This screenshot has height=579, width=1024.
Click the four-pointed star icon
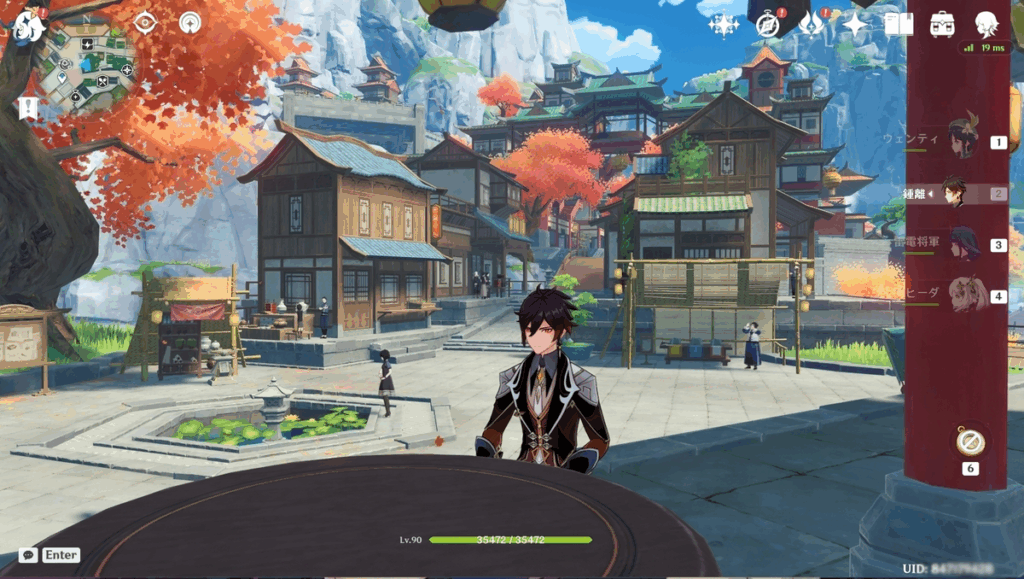pyautogui.click(x=855, y=24)
